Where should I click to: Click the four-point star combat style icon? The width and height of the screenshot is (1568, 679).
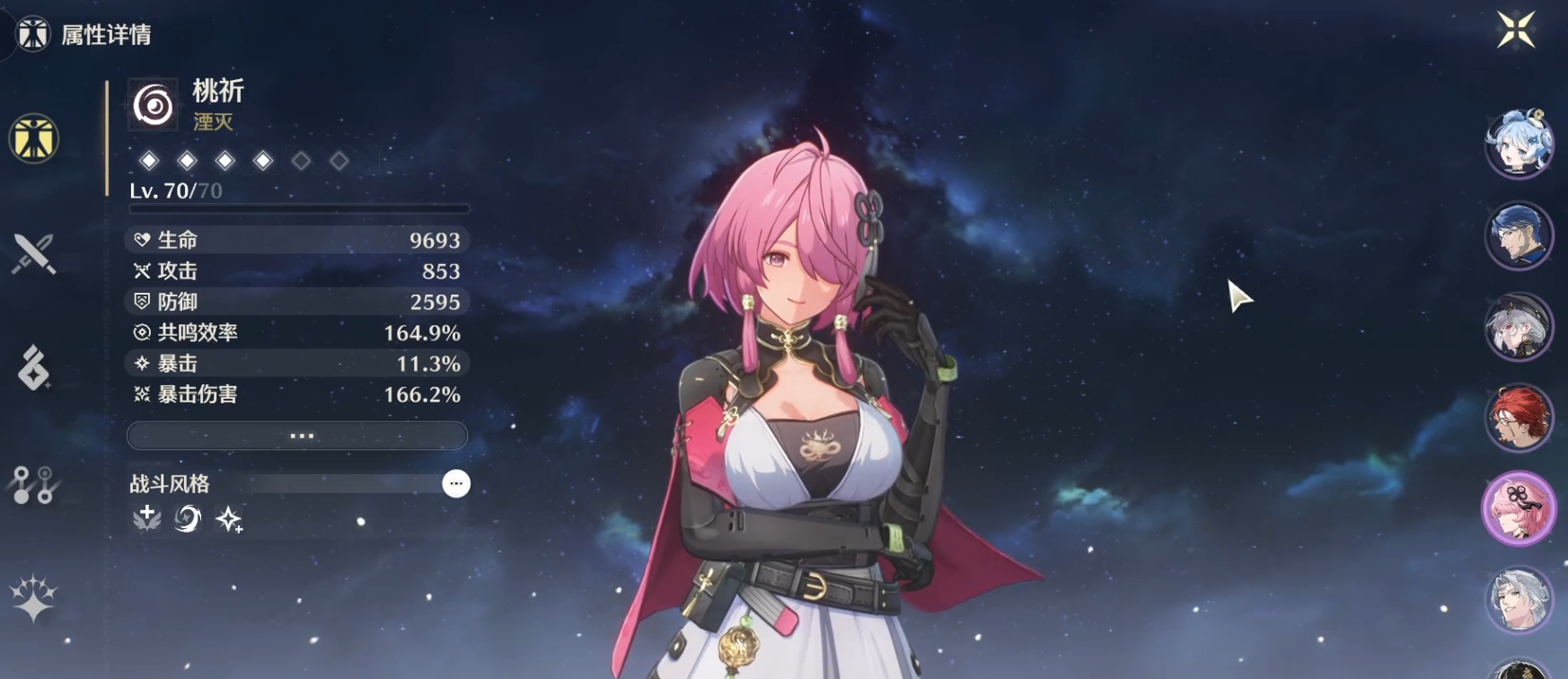pos(229,519)
